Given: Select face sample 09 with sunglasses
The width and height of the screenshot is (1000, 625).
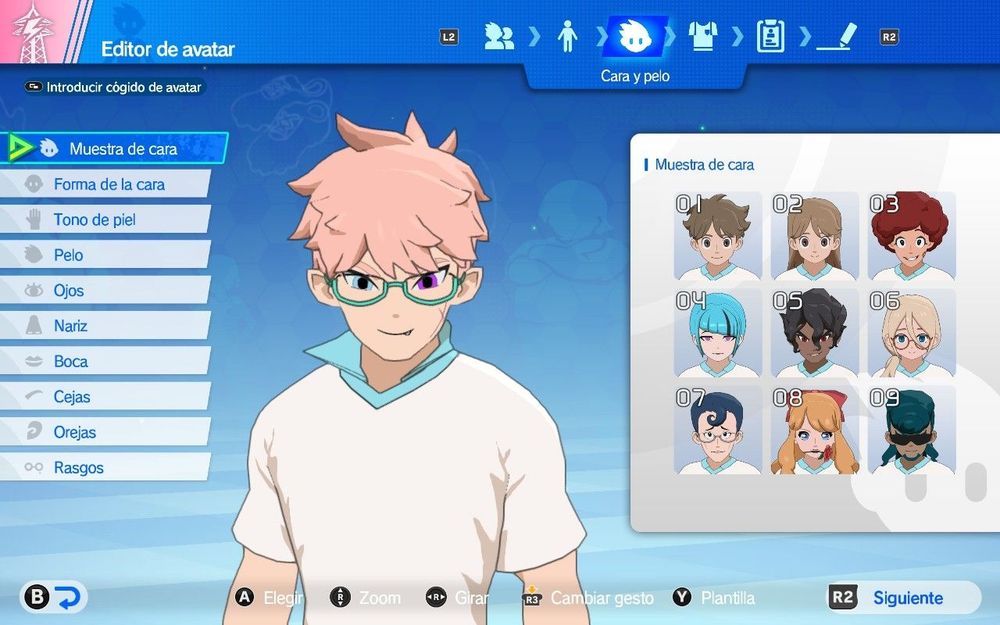Looking at the screenshot, I should point(911,431).
